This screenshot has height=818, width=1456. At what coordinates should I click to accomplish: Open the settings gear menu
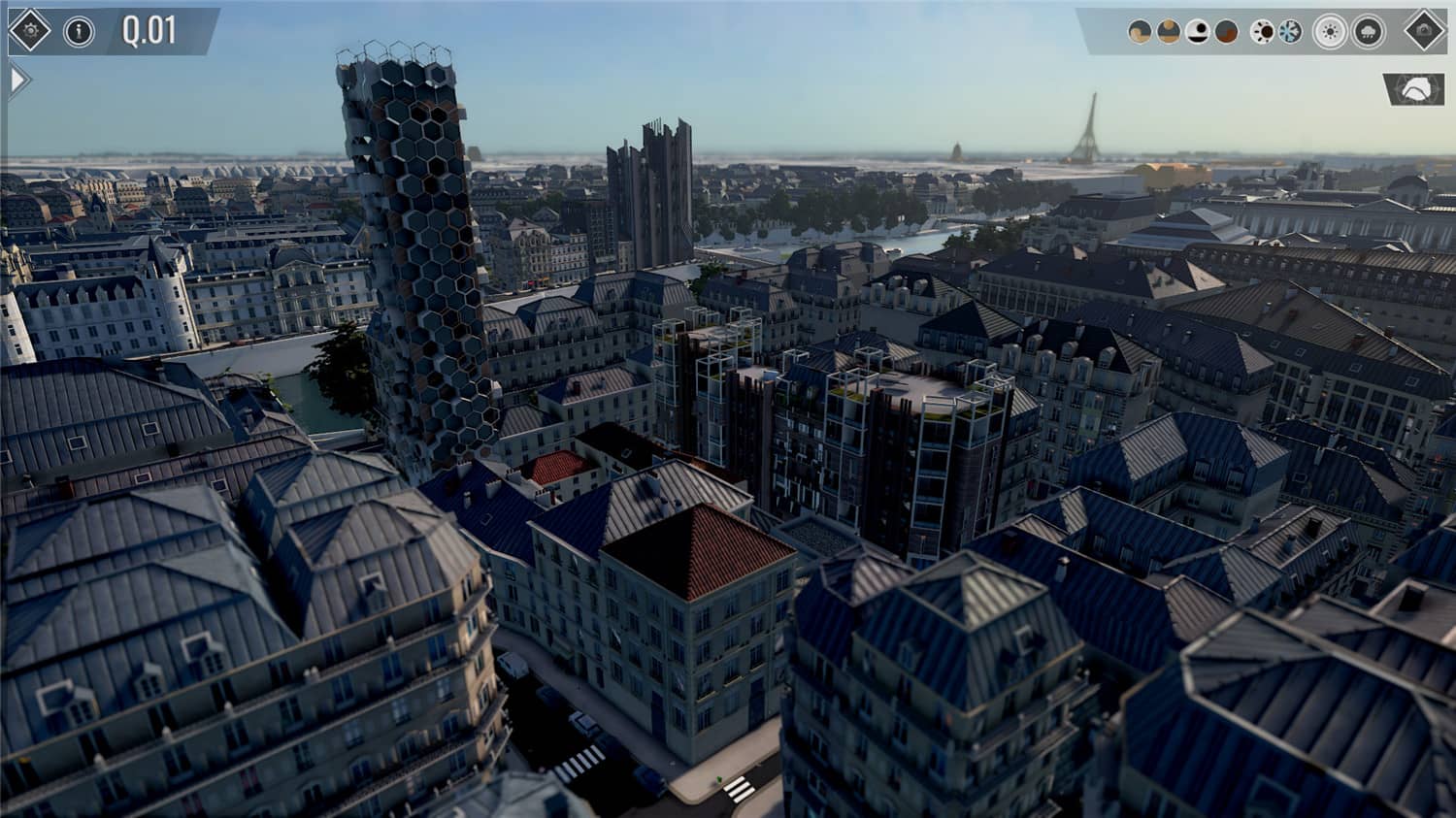29,28
